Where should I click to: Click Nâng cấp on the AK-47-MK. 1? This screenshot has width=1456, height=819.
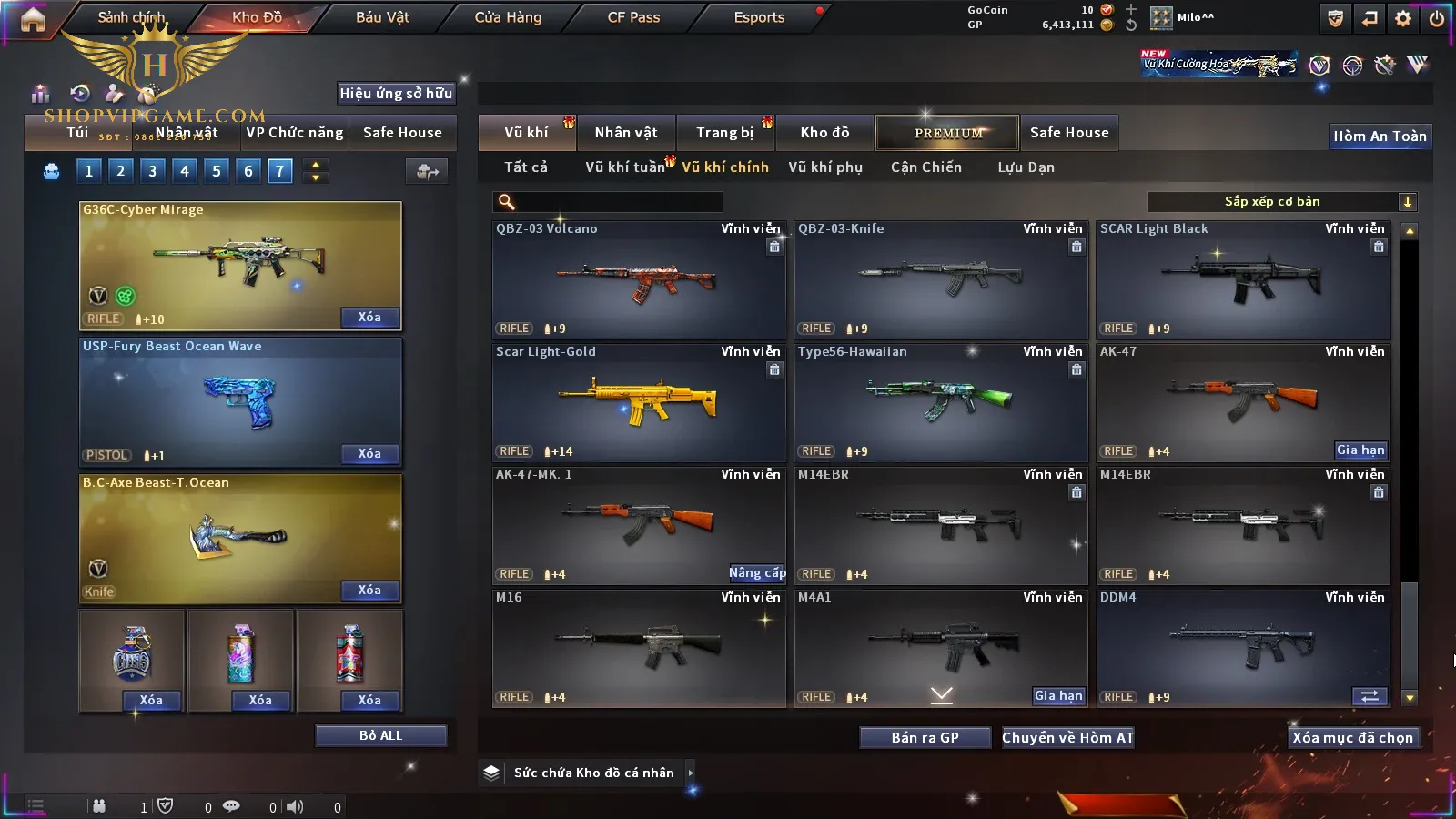(x=756, y=573)
